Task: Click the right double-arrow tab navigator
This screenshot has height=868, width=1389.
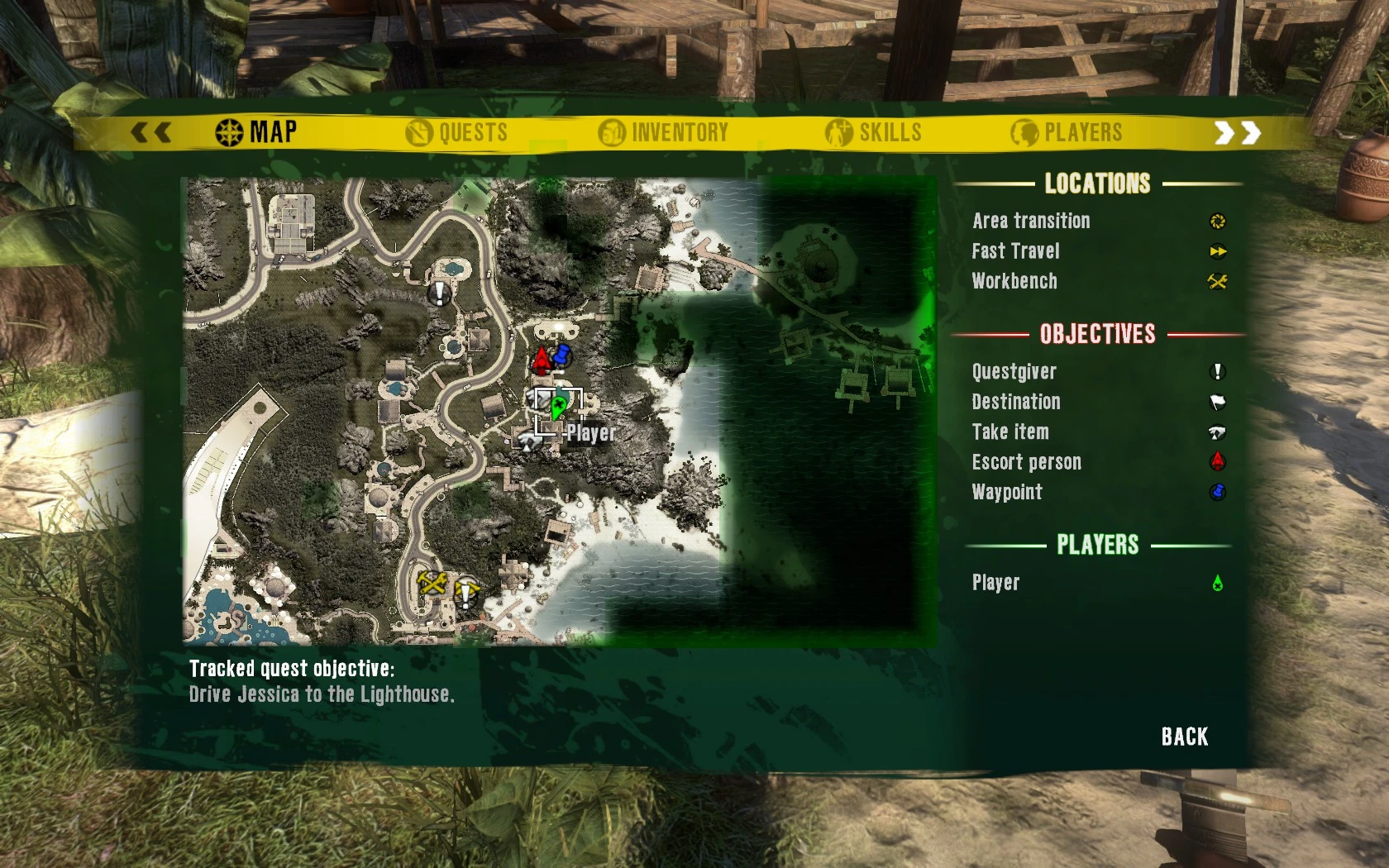Action: [x=1237, y=132]
